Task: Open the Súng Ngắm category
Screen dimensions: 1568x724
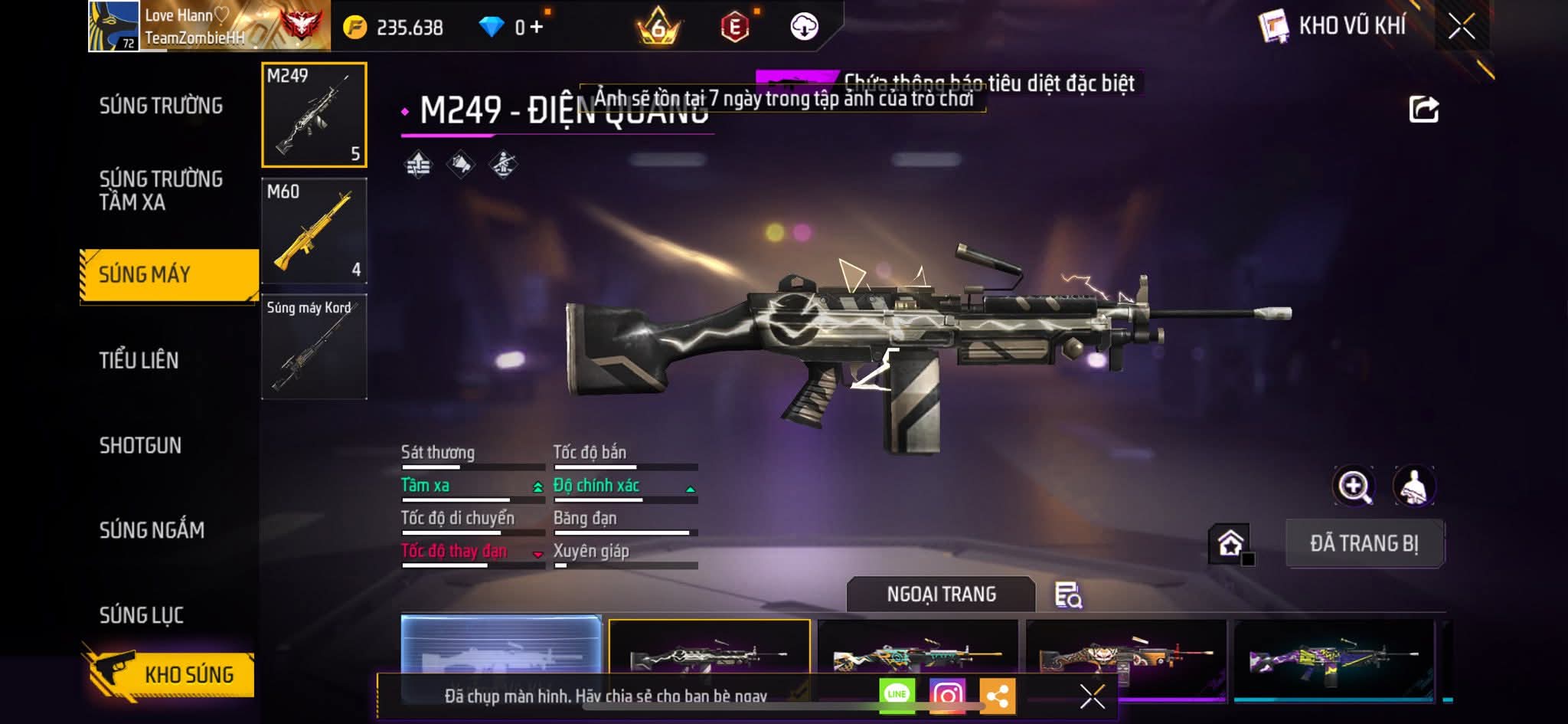Action: coord(152,529)
